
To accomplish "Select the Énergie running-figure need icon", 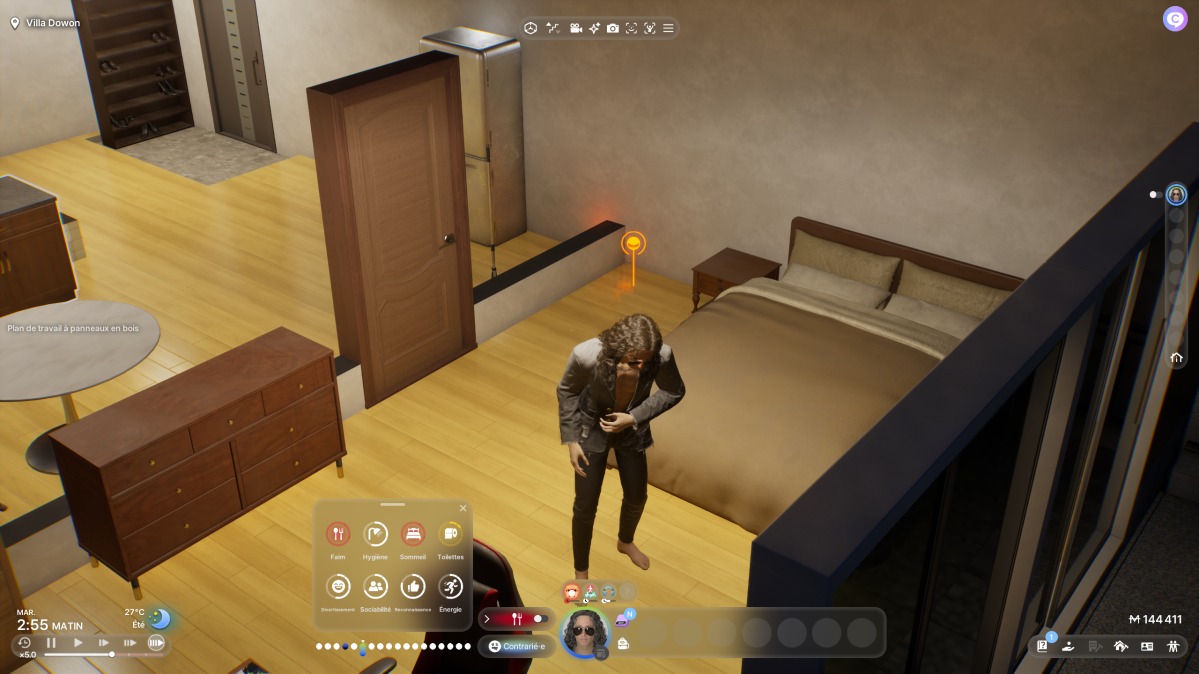I will [450, 586].
